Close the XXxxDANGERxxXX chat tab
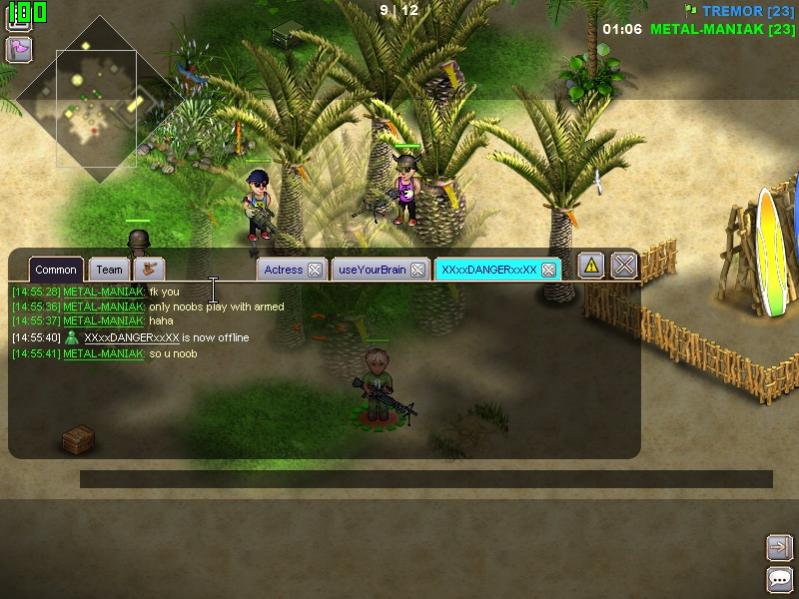799x599 pixels. 548,269
